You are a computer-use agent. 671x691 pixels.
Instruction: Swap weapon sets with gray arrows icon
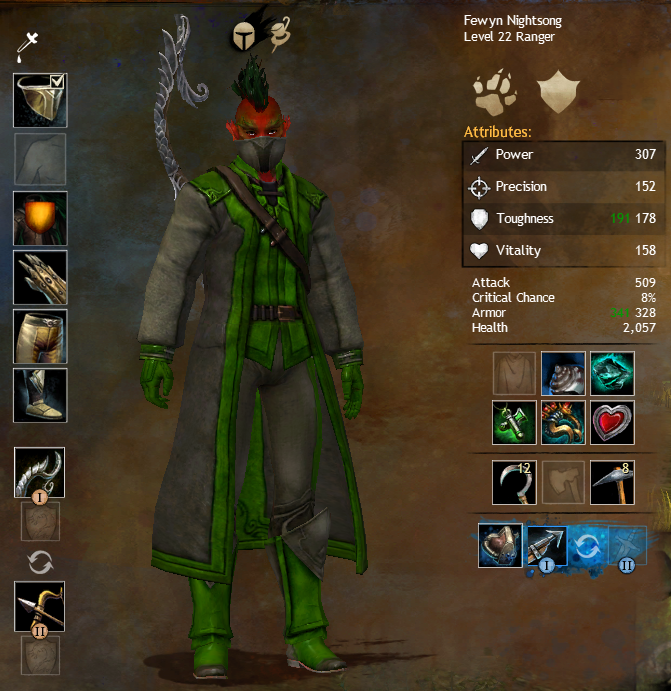coord(40,562)
